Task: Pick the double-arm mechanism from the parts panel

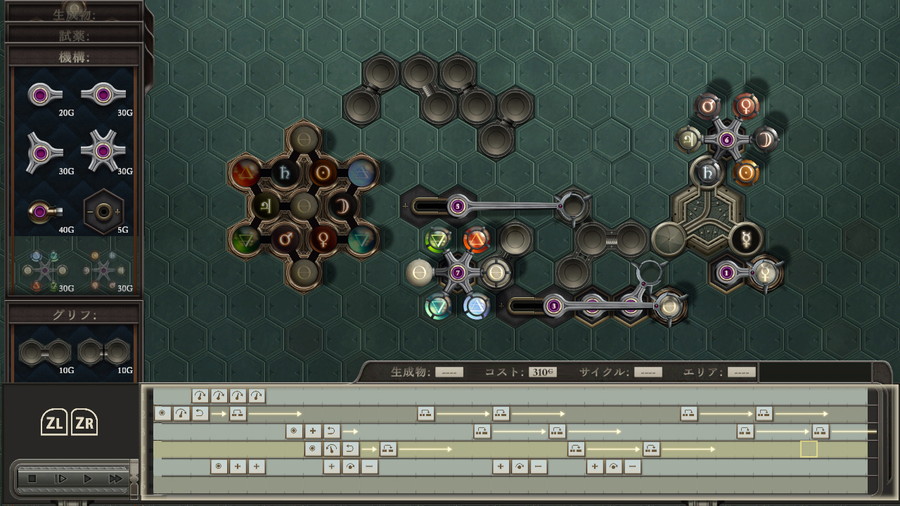Action: tap(102, 96)
